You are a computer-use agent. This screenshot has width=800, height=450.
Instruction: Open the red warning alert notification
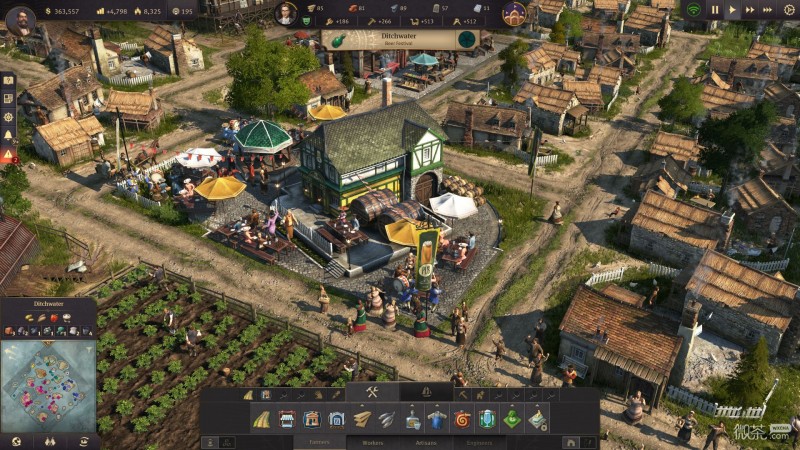point(8,155)
